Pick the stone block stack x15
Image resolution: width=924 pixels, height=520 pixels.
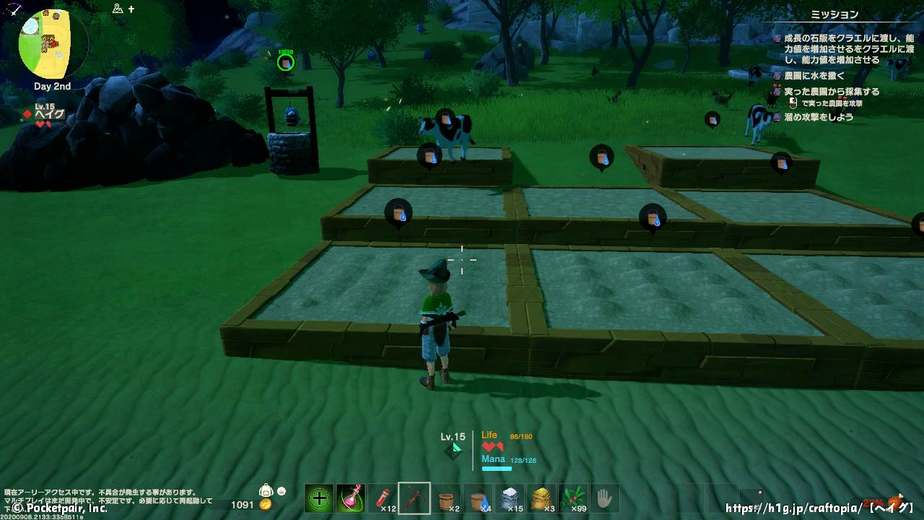point(510,498)
